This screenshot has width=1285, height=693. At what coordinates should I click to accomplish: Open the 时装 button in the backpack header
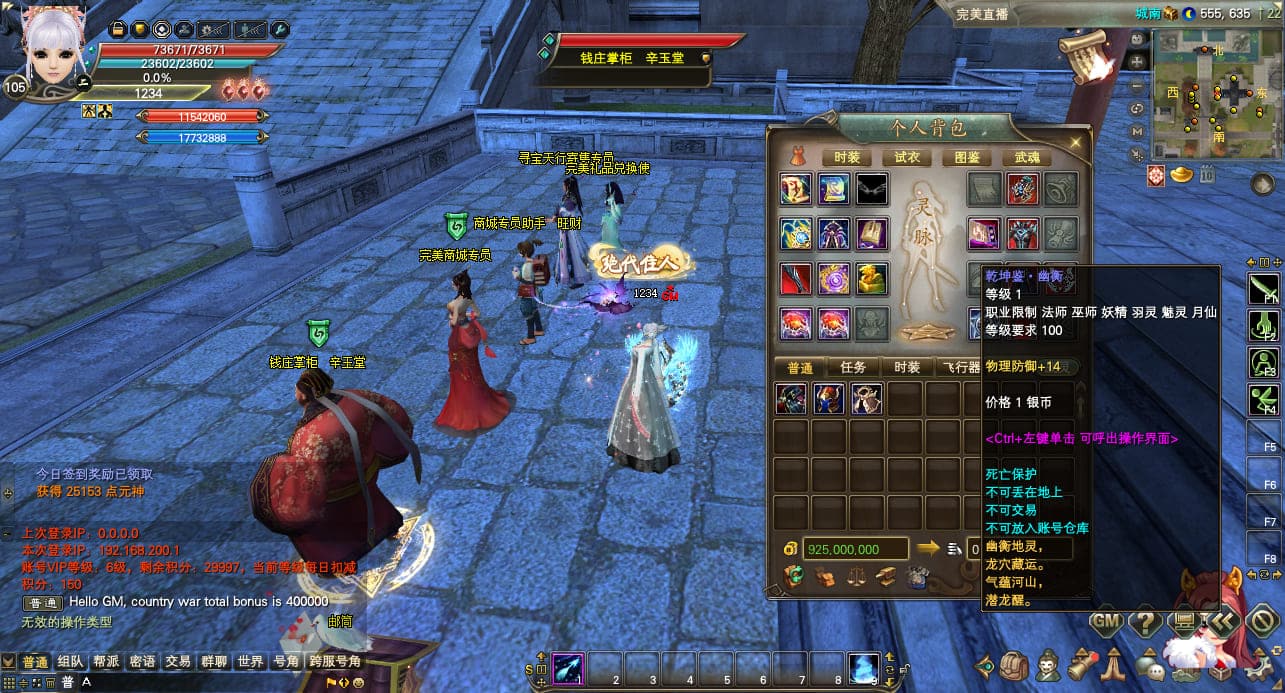click(846, 157)
